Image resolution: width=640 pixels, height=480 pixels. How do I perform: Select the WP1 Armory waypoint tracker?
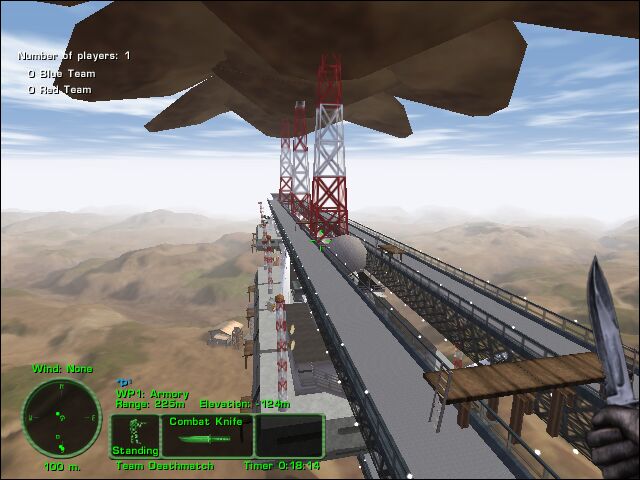[152, 394]
